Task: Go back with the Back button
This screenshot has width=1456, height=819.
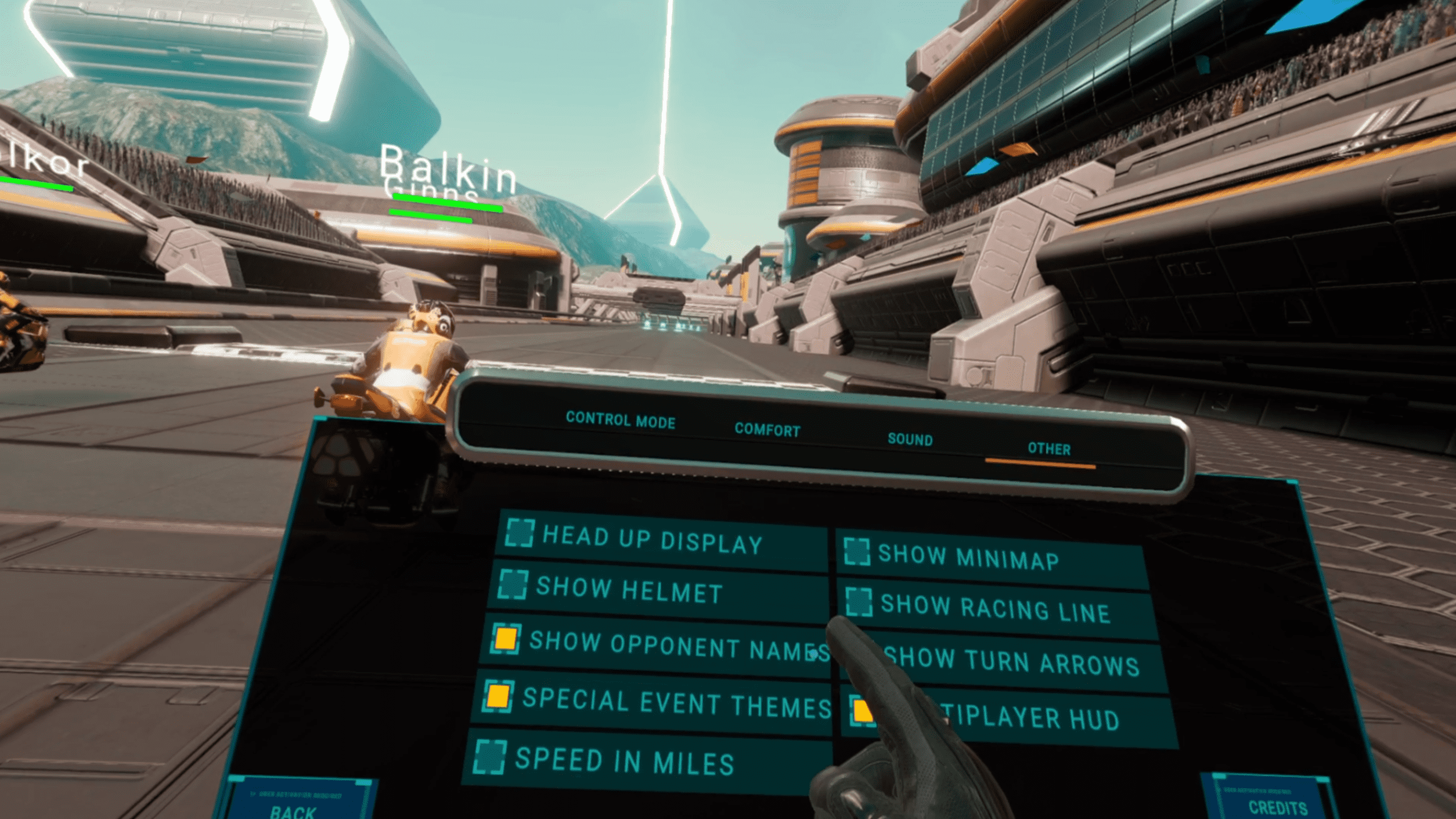Action: coord(295,809)
